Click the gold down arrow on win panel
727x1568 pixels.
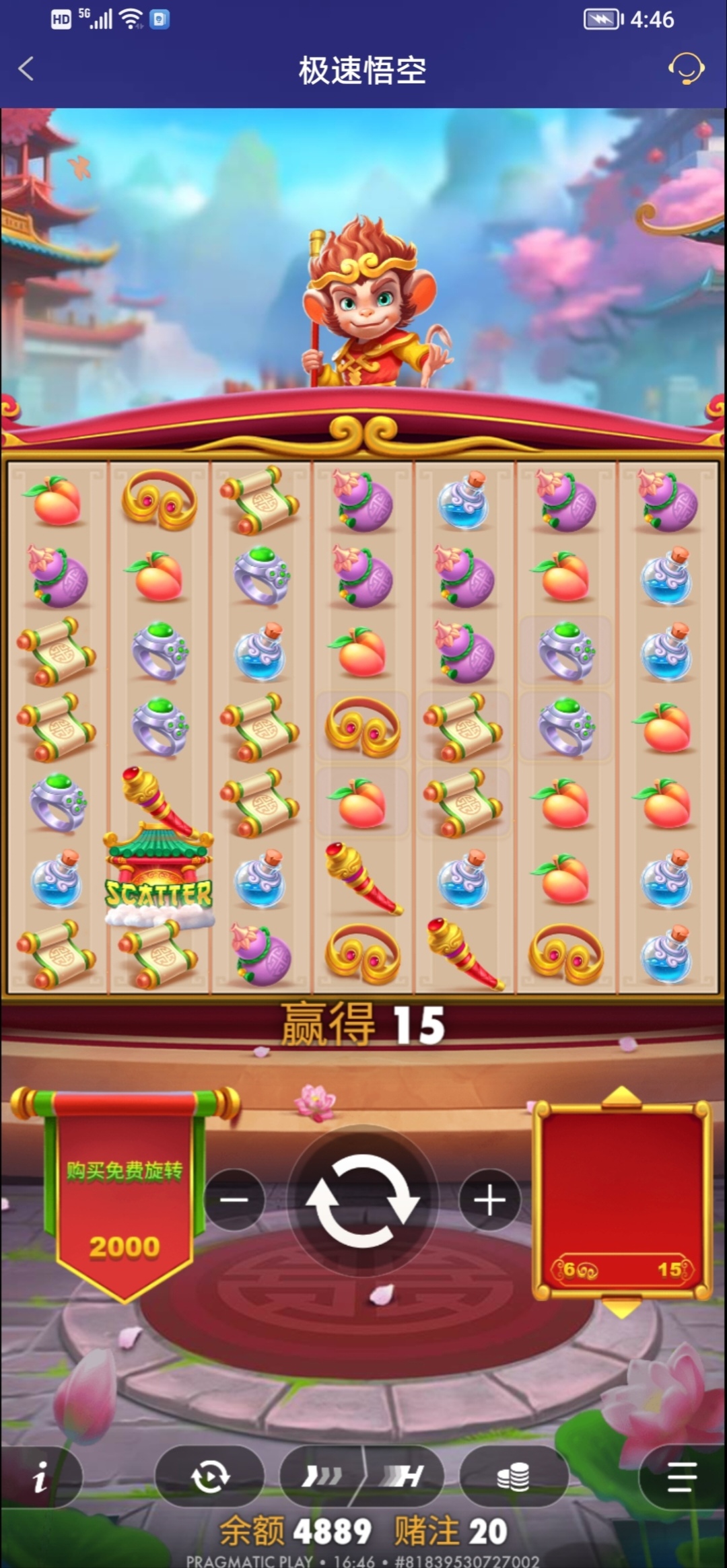(621, 1308)
